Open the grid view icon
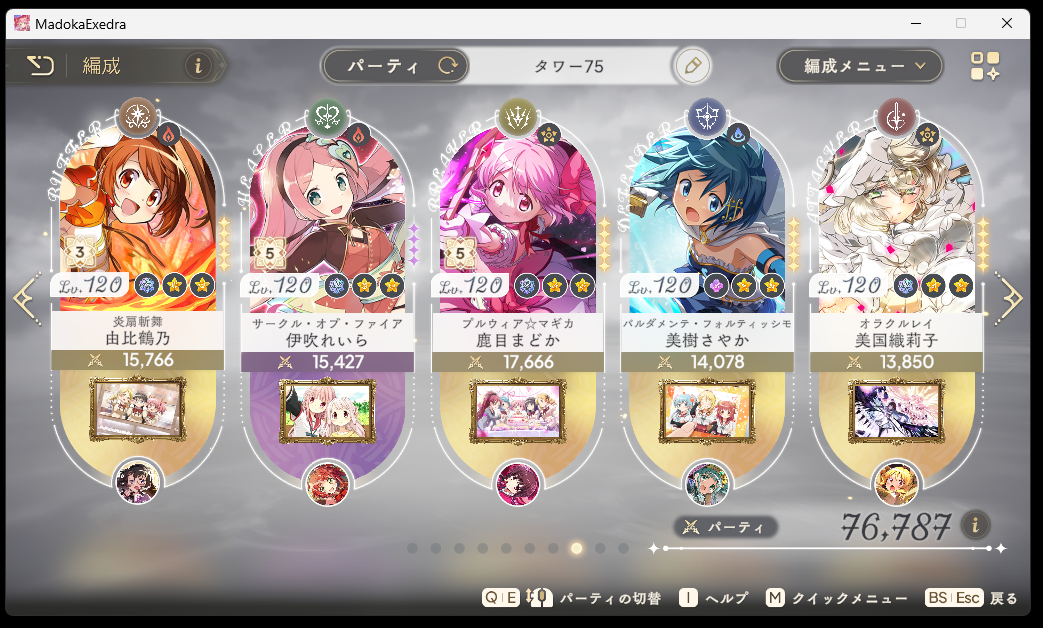Image resolution: width=1043 pixels, height=628 pixels. (x=985, y=66)
